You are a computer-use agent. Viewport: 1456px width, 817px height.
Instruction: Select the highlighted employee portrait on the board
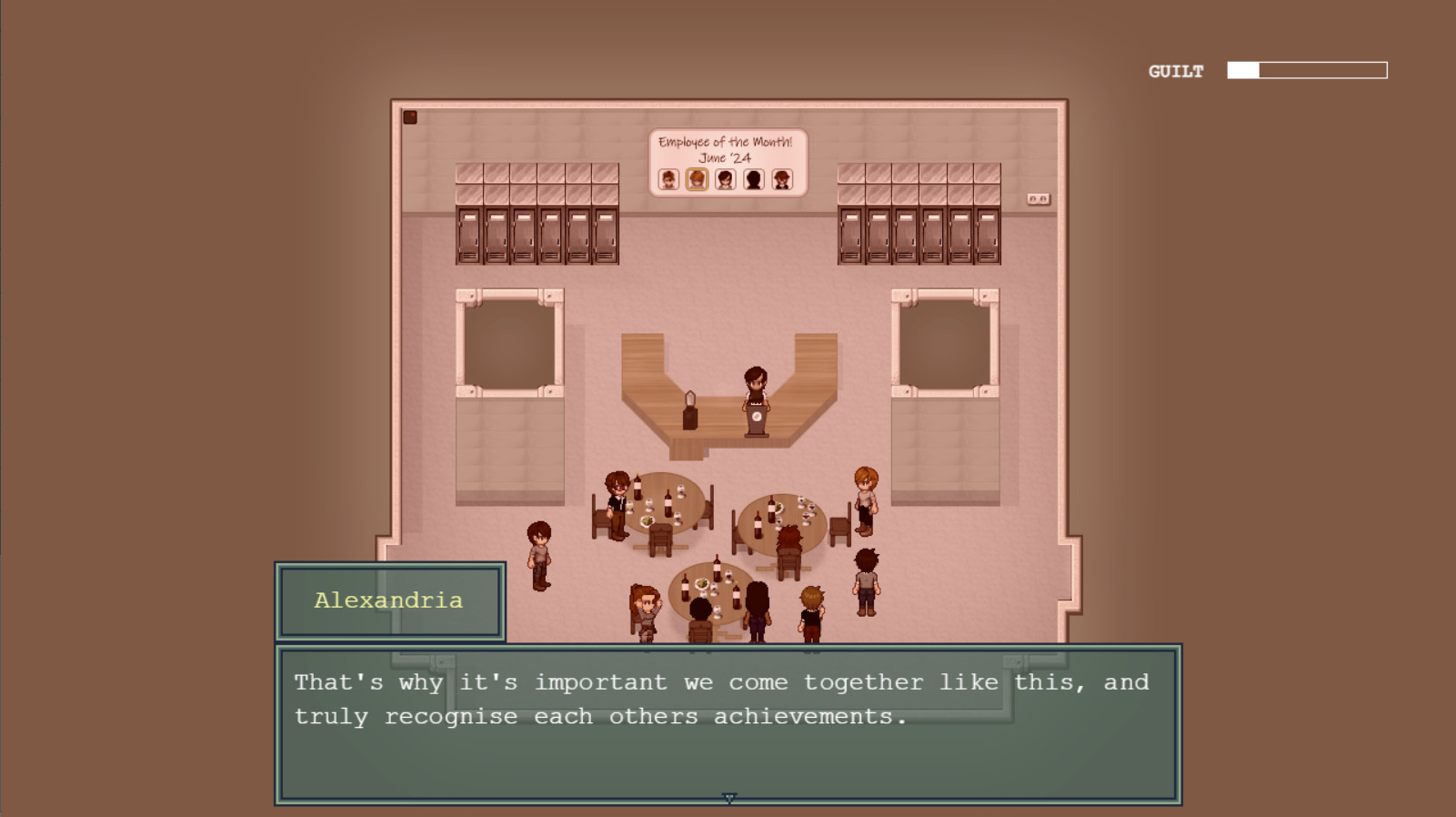(x=697, y=179)
